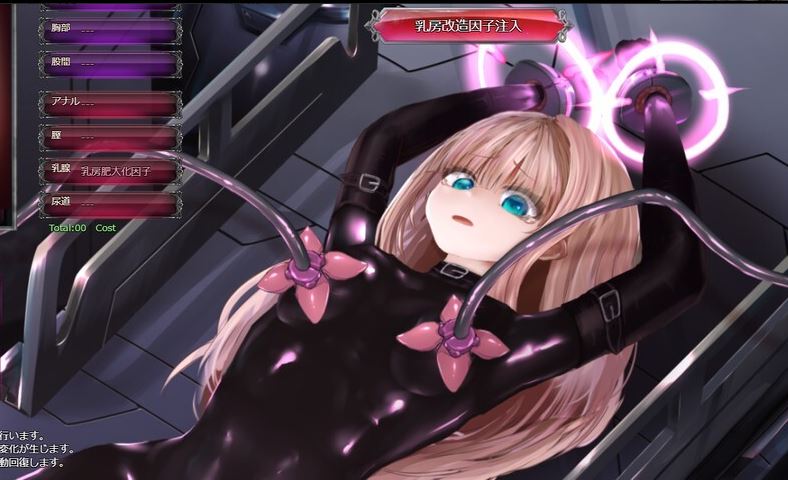
Task: Choose the 股間 slot row
Action: tap(110, 65)
